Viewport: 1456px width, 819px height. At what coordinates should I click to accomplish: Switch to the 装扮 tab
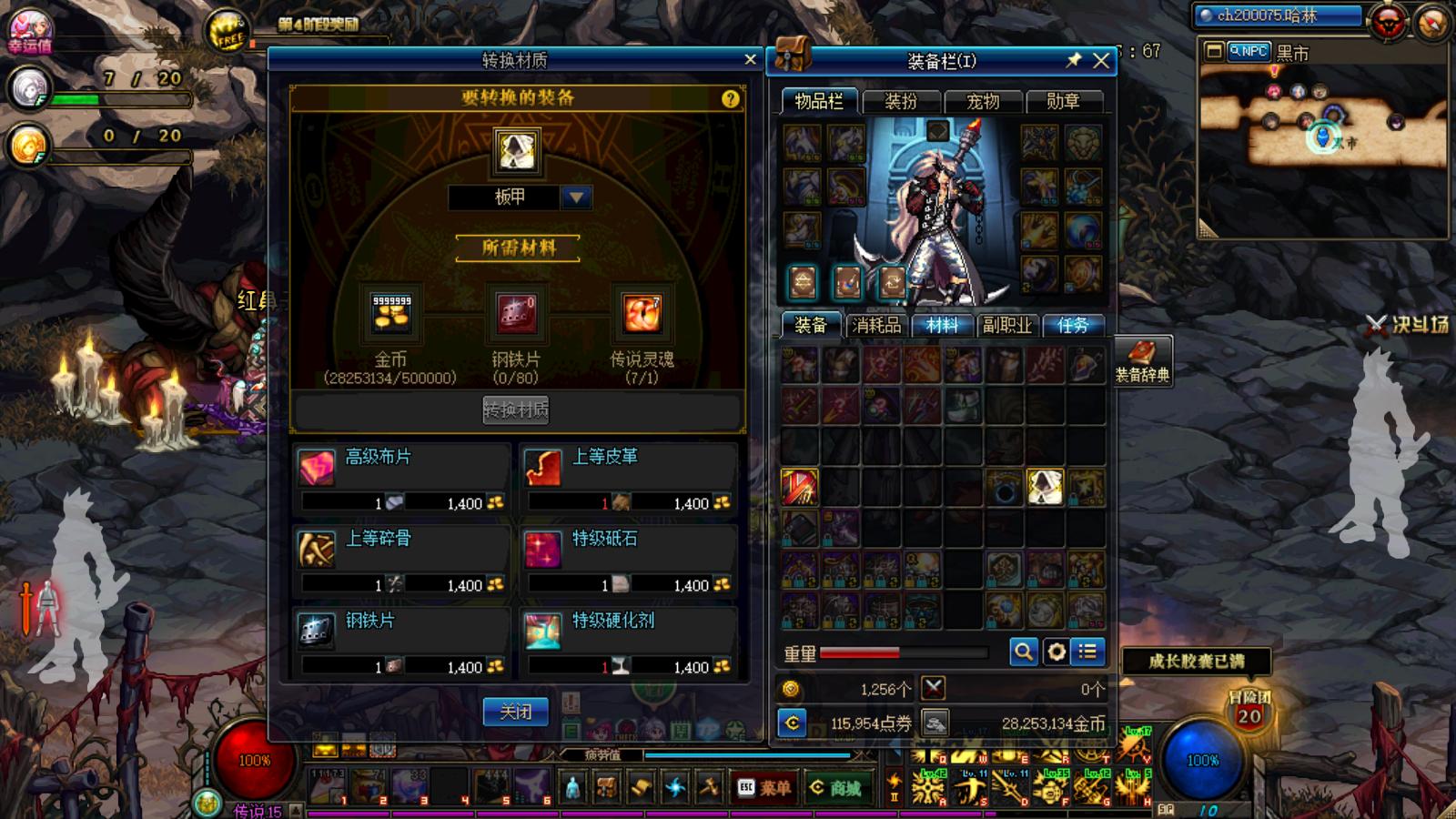coord(901,101)
